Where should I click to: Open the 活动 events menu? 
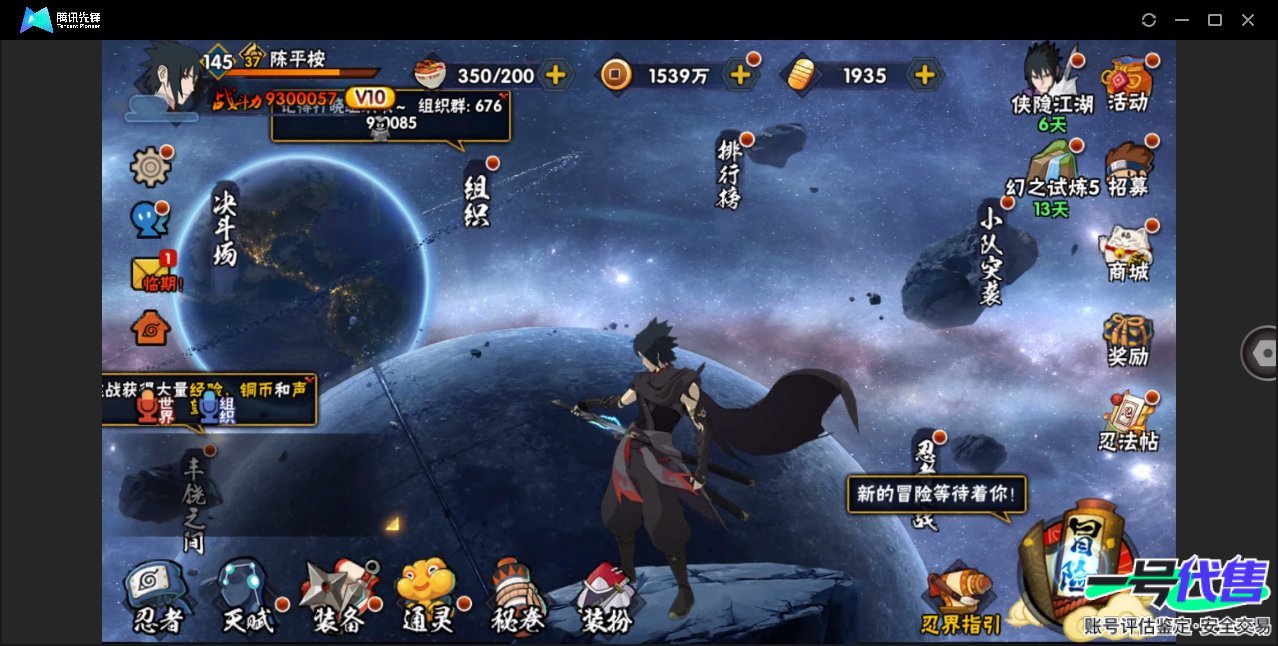tap(1128, 84)
